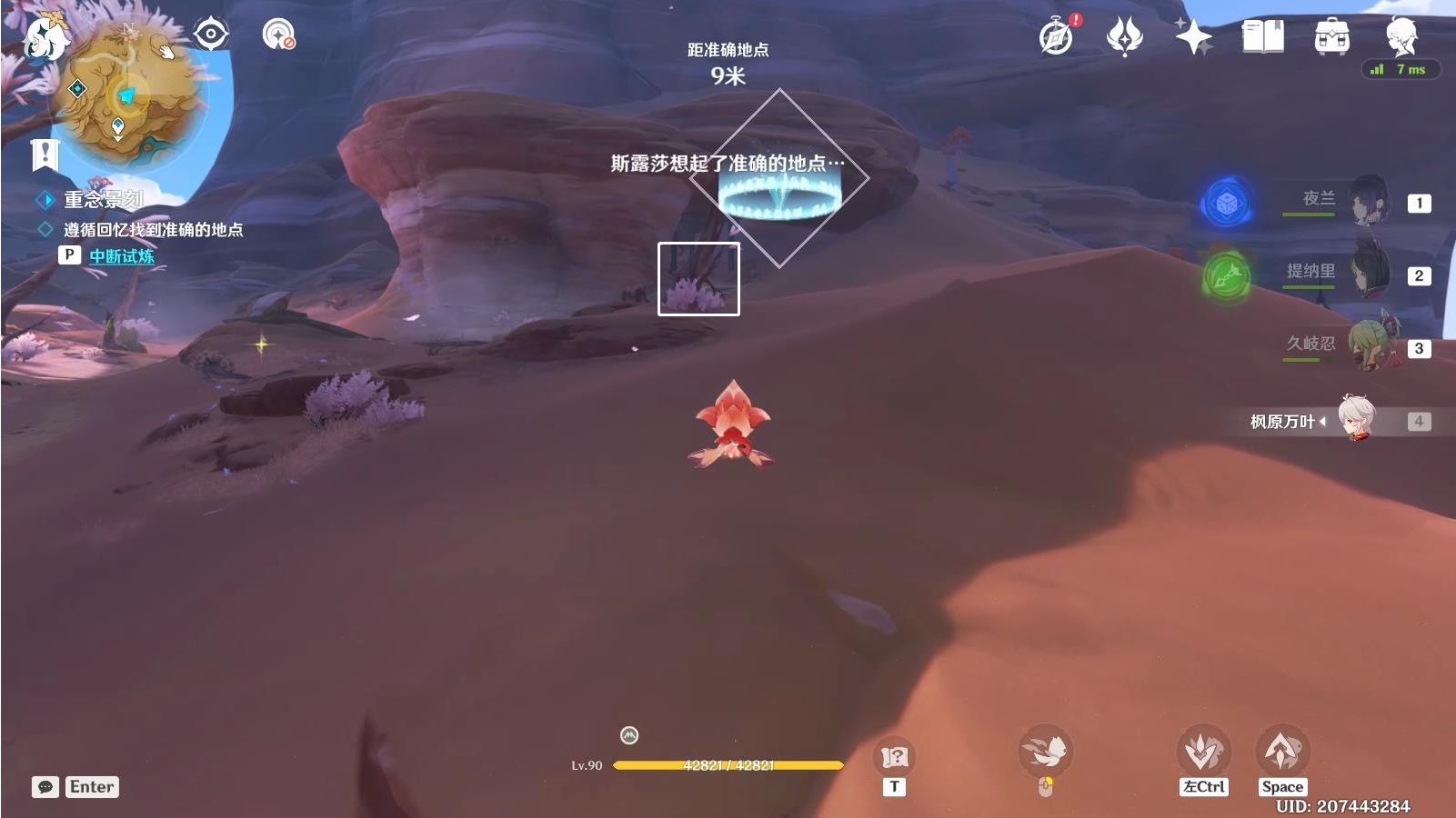Open the Paimon menu icon

pyautogui.click(x=44, y=38)
